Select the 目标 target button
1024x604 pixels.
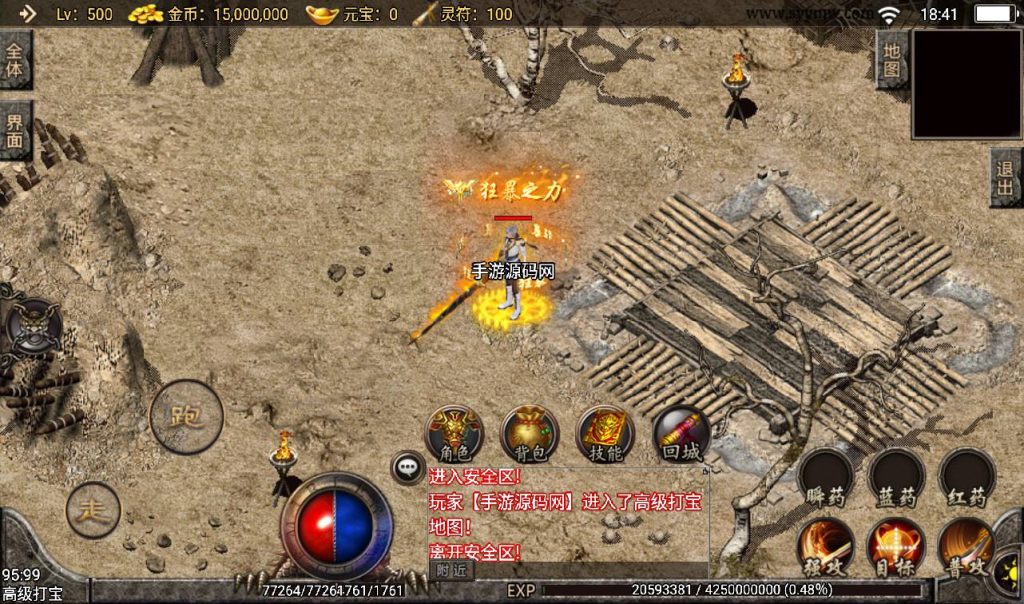pos(895,546)
